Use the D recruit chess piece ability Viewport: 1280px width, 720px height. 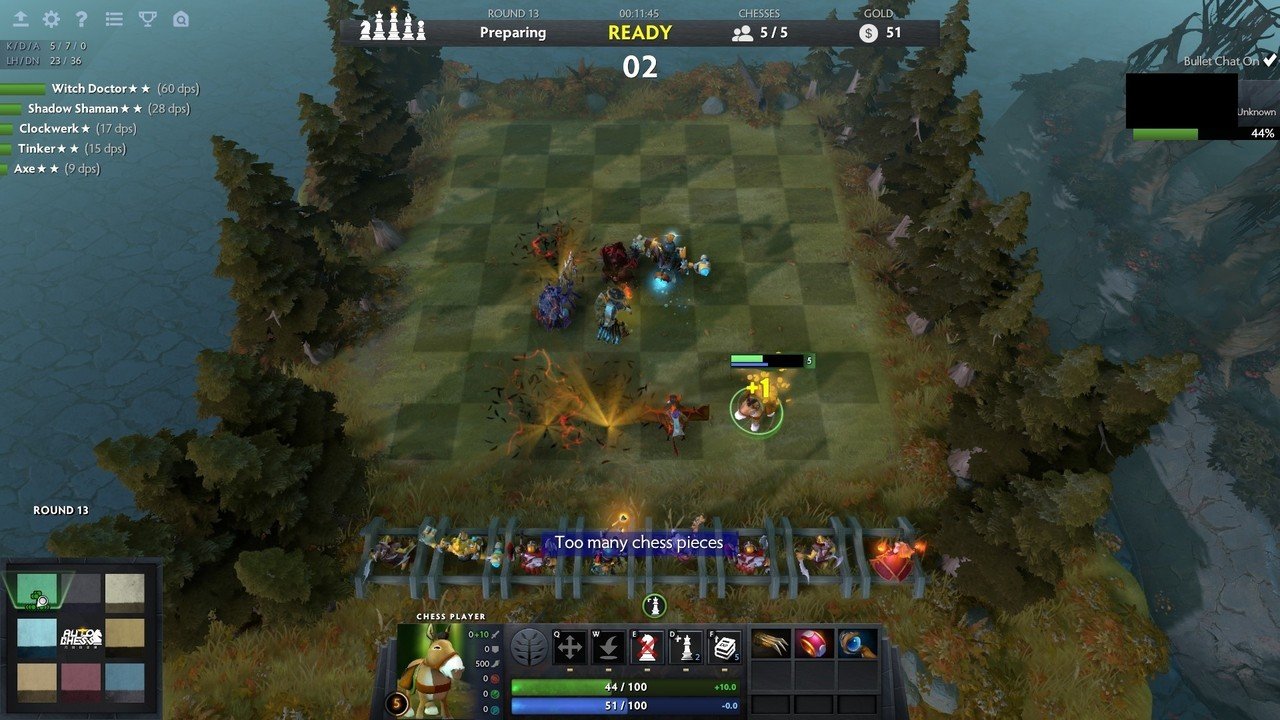pos(684,645)
